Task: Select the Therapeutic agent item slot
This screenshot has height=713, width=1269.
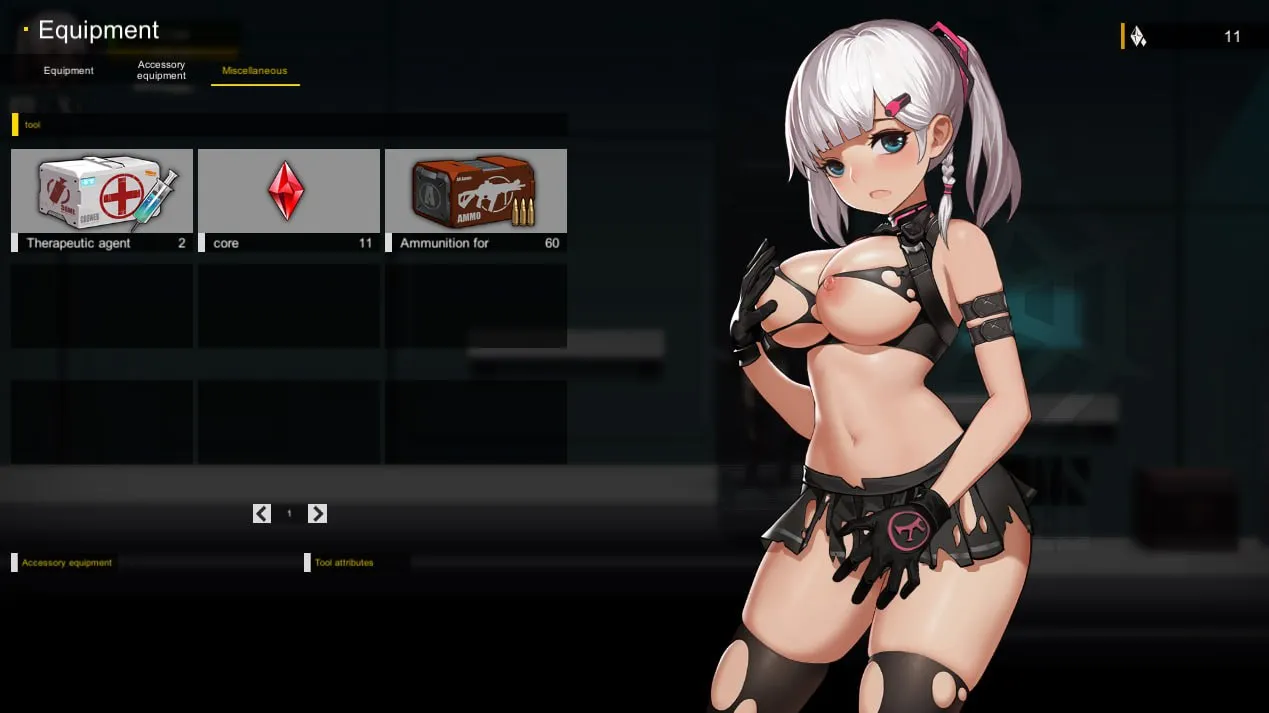Action: click(x=102, y=198)
